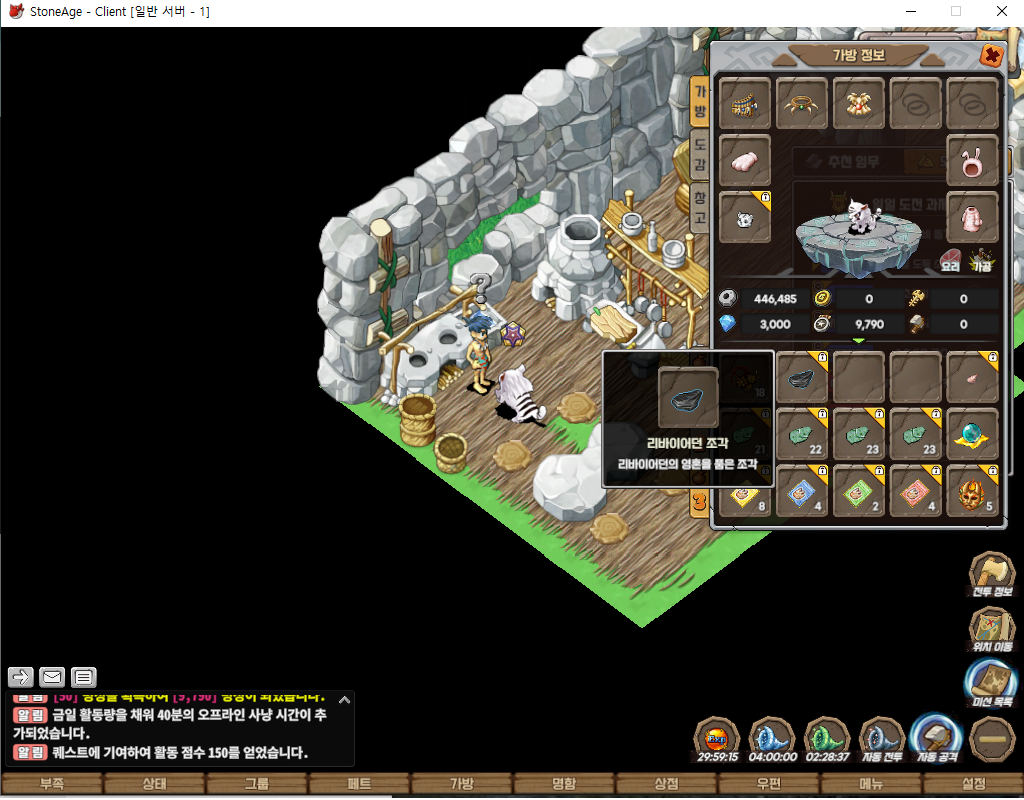1024x800 pixels.
Task: Open the 가공 processing button
Action: [981, 262]
